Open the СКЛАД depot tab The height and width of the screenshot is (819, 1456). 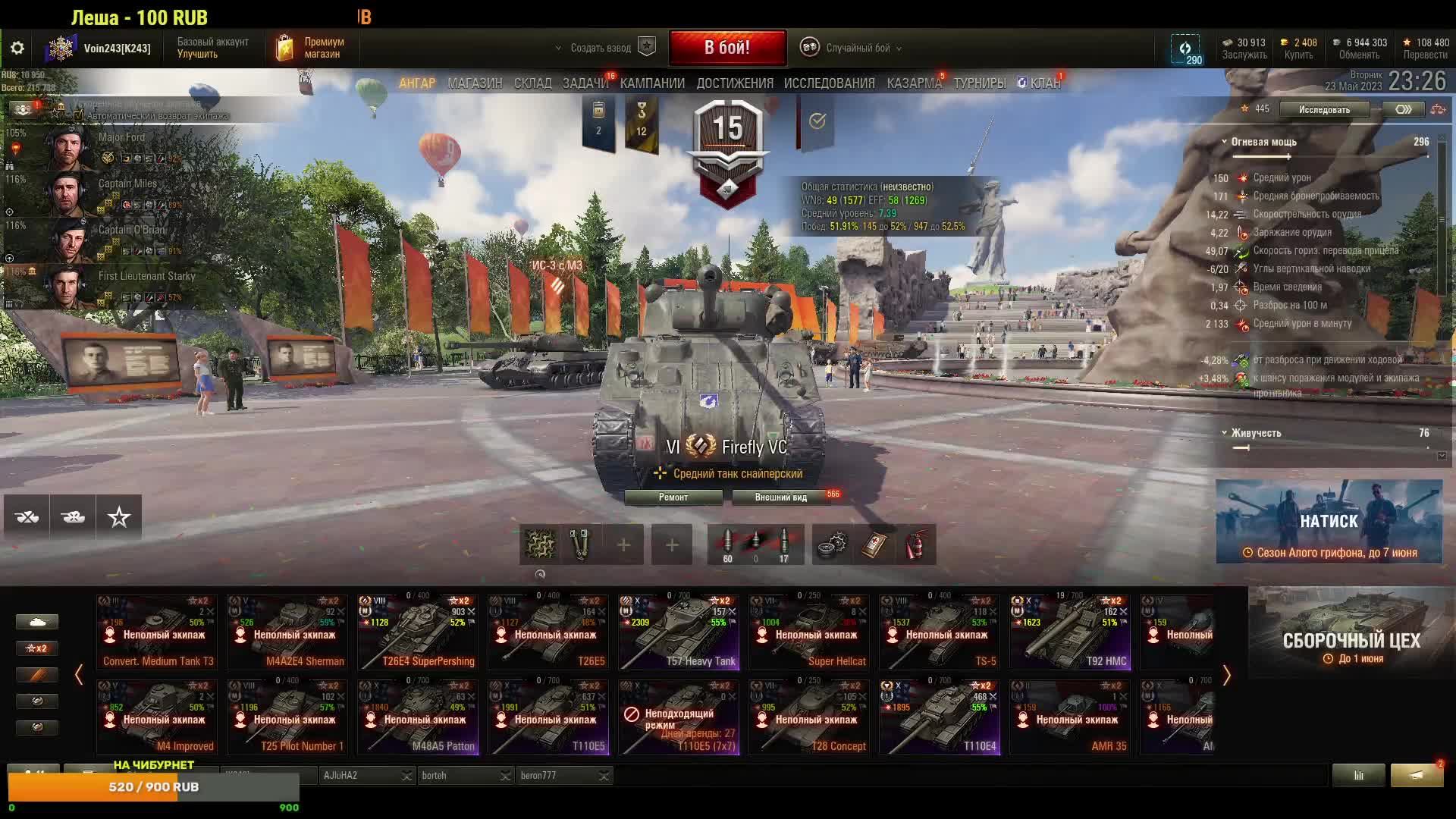532,83
